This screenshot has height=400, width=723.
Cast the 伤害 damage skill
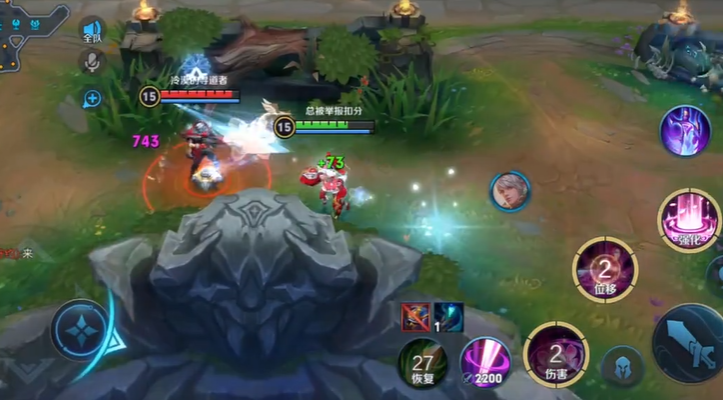pyautogui.click(x=556, y=355)
